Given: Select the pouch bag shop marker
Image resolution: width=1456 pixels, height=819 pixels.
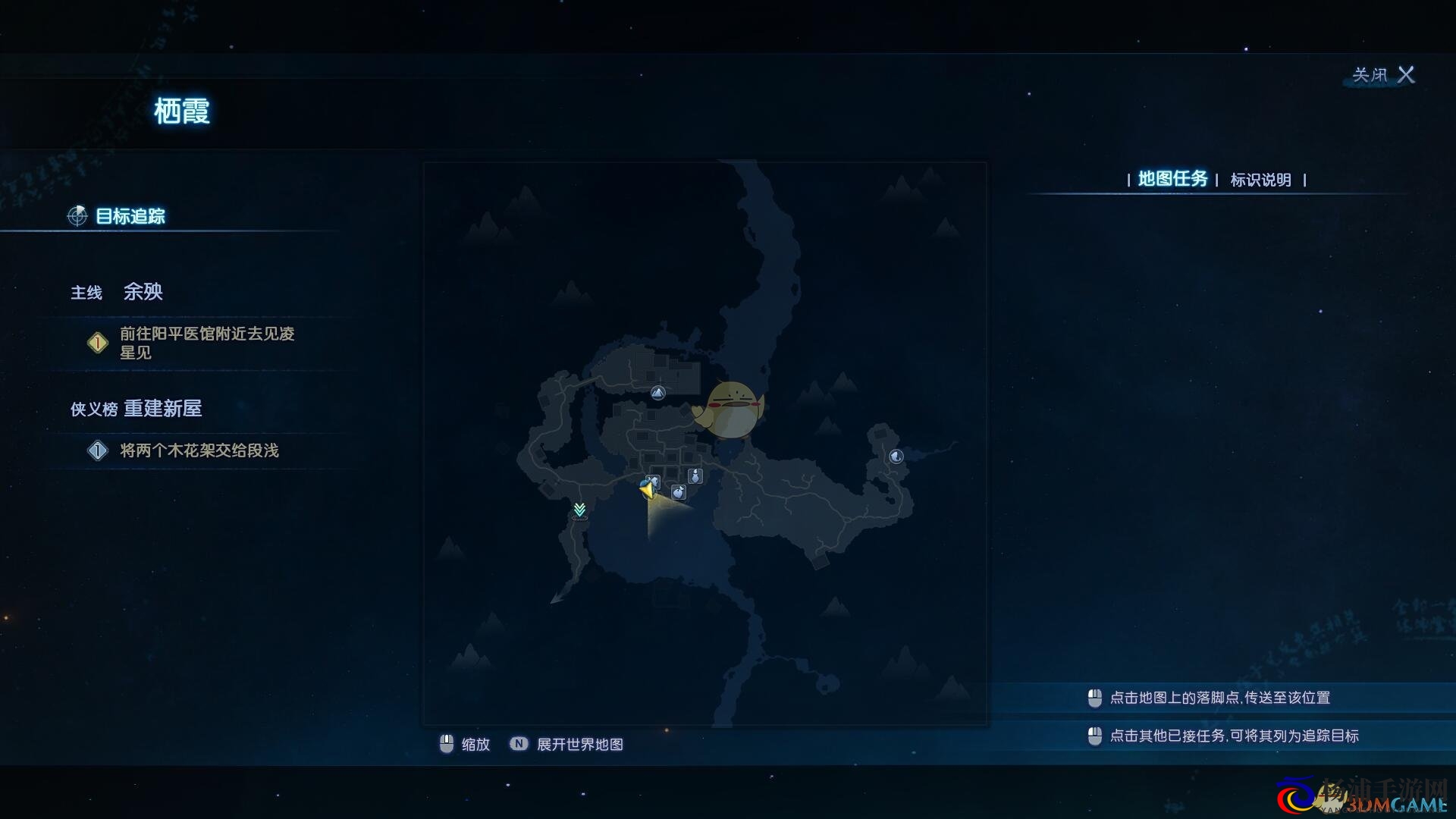Looking at the screenshot, I should [679, 493].
